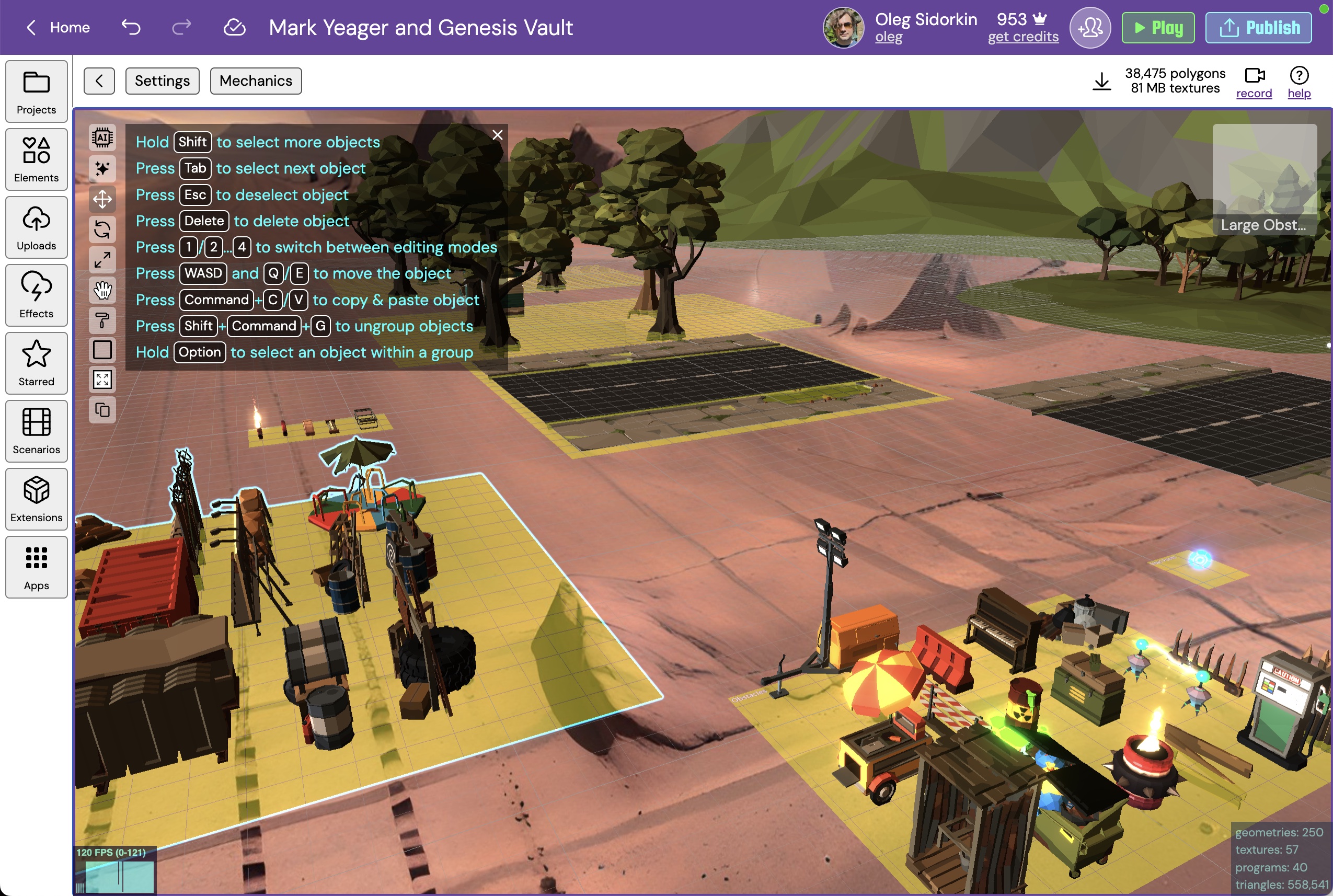This screenshot has width=1333, height=896.
Task: Start a screen recording with the camera icon
Action: click(x=1254, y=76)
